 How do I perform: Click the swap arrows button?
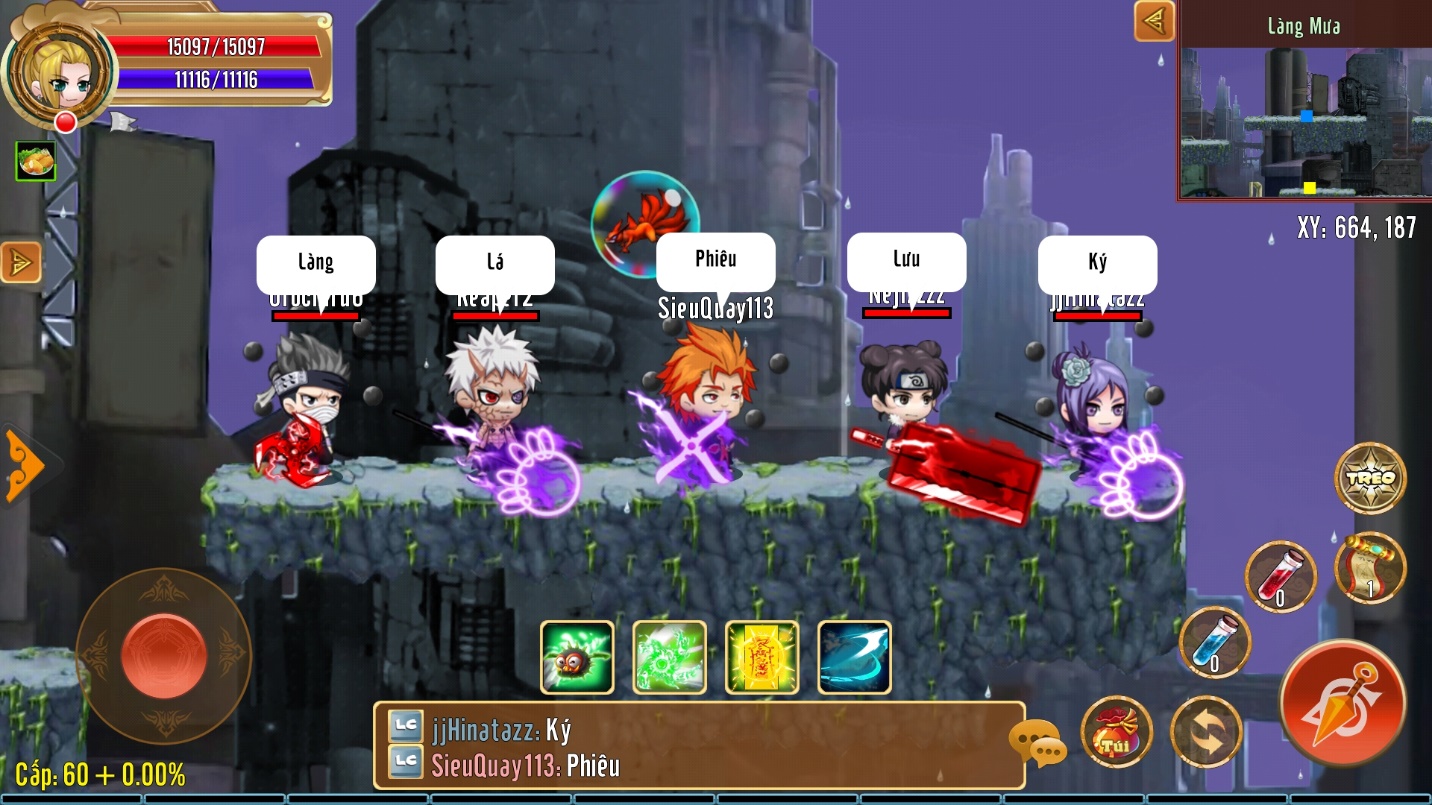click(x=1206, y=732)
